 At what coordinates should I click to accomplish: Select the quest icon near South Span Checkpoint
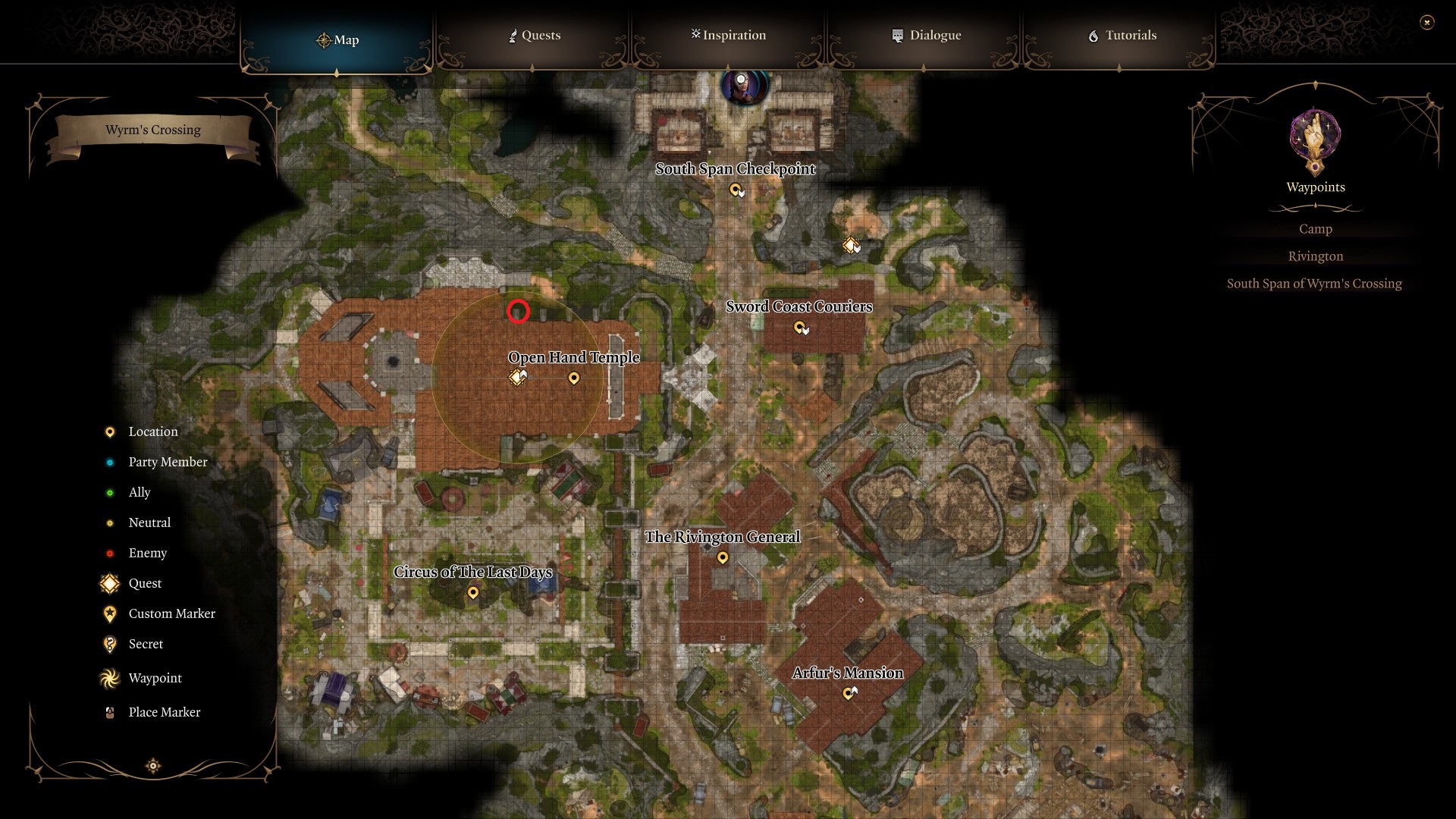852,244
